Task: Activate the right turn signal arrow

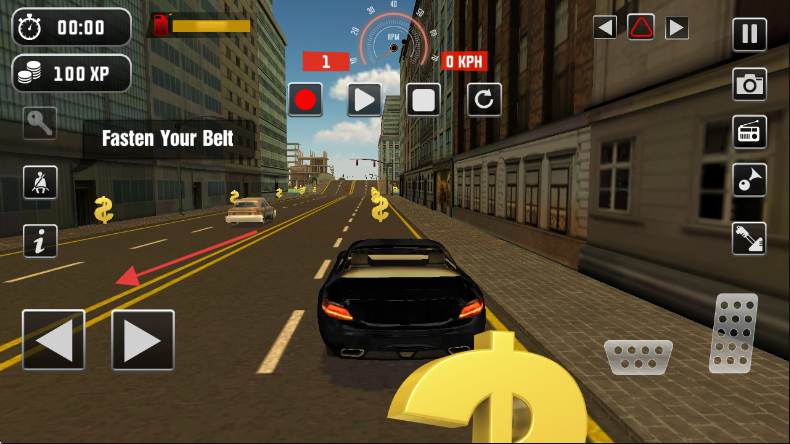Action: [x=677, y=28]
